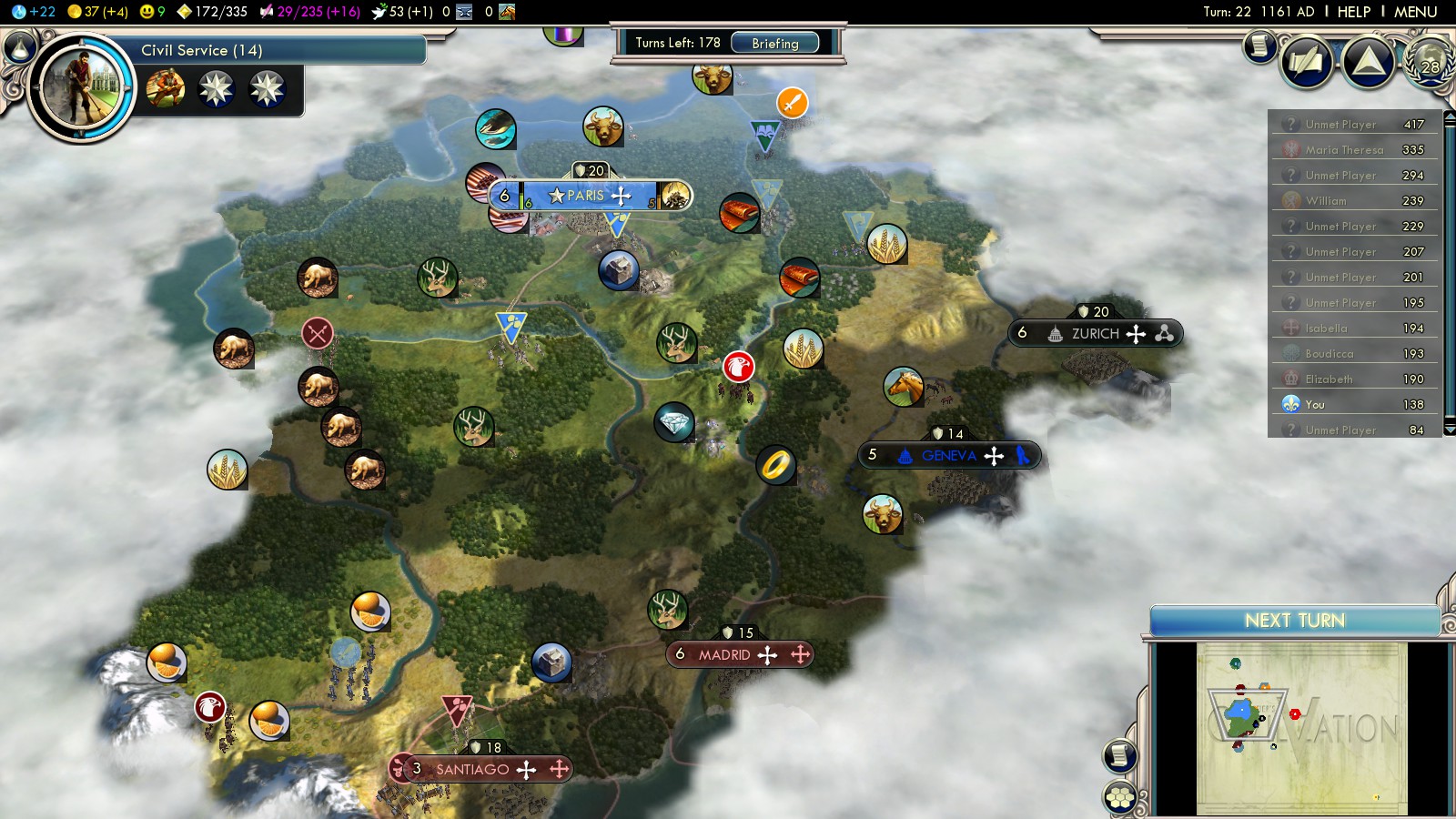Open the game MENU
This screenshot has width=1456, height=819.
[1415, 12]
